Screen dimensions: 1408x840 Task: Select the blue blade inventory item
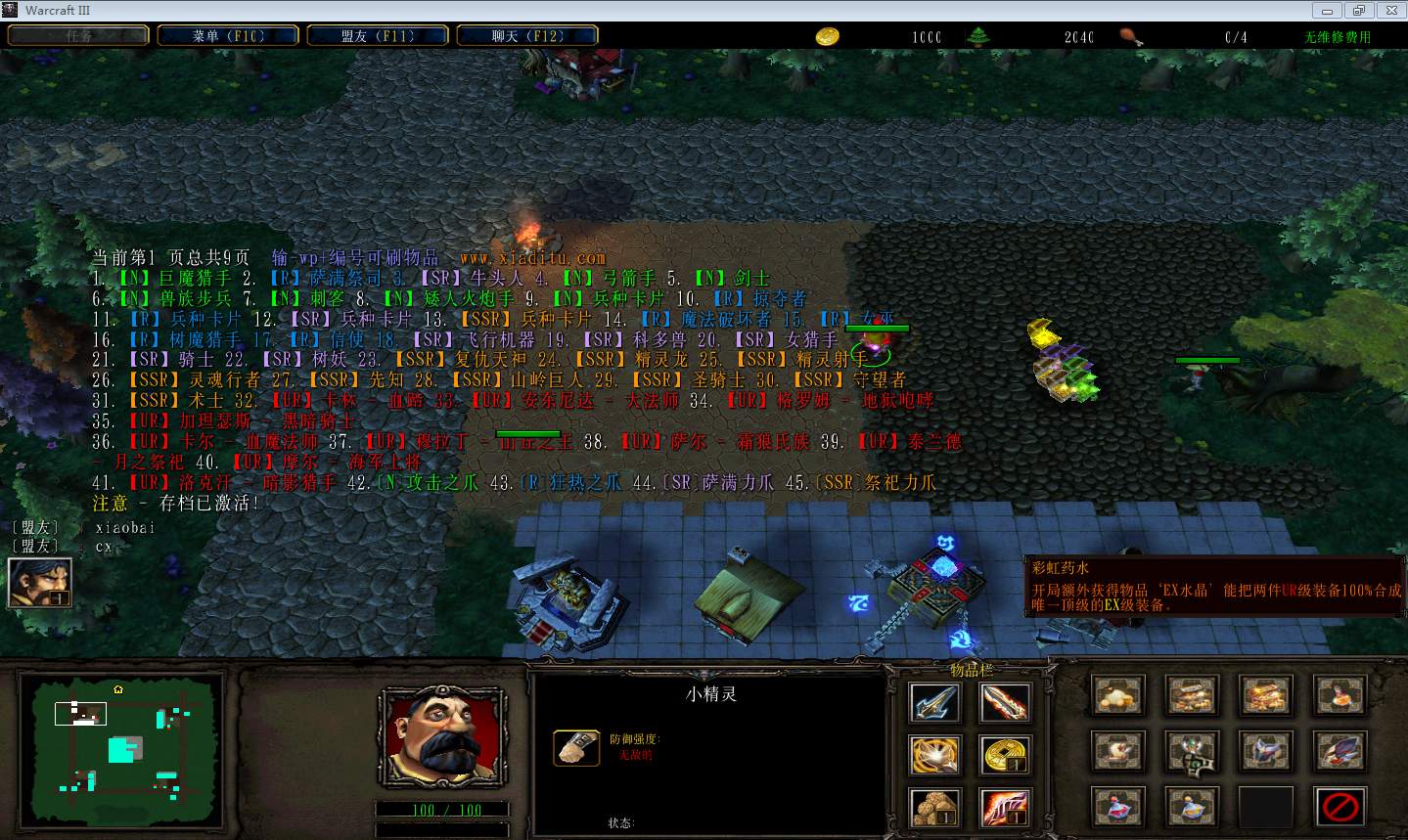pos(934,702)
